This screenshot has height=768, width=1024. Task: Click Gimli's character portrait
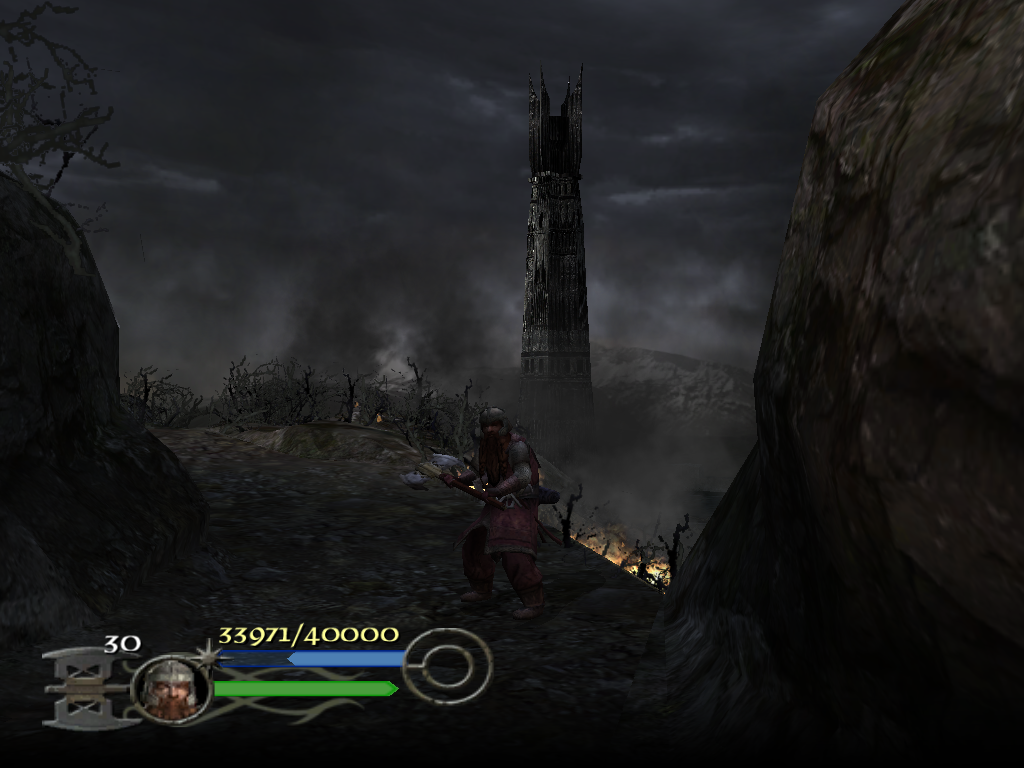click(170, 688)
